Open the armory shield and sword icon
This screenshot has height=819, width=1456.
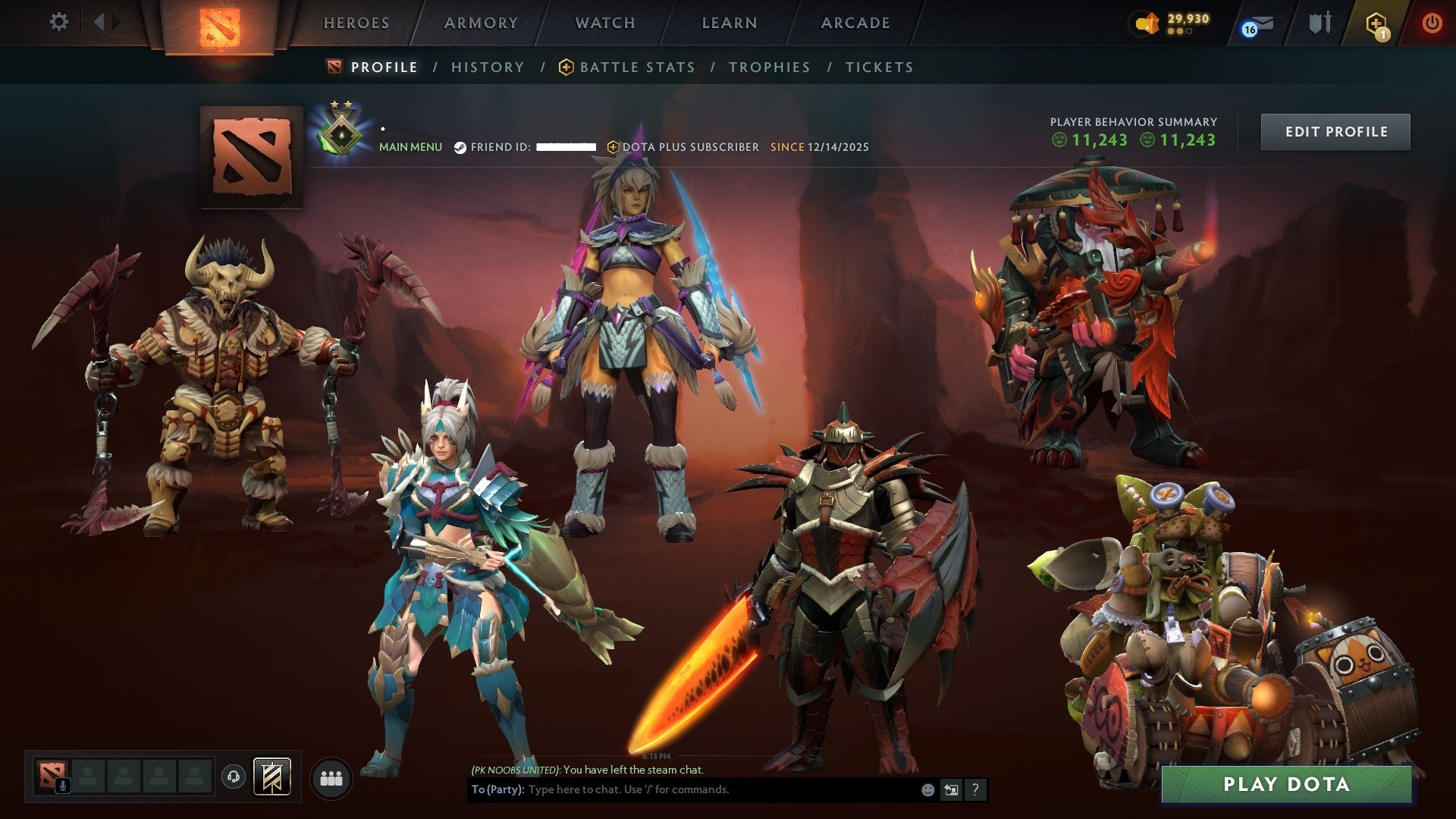1319,23
